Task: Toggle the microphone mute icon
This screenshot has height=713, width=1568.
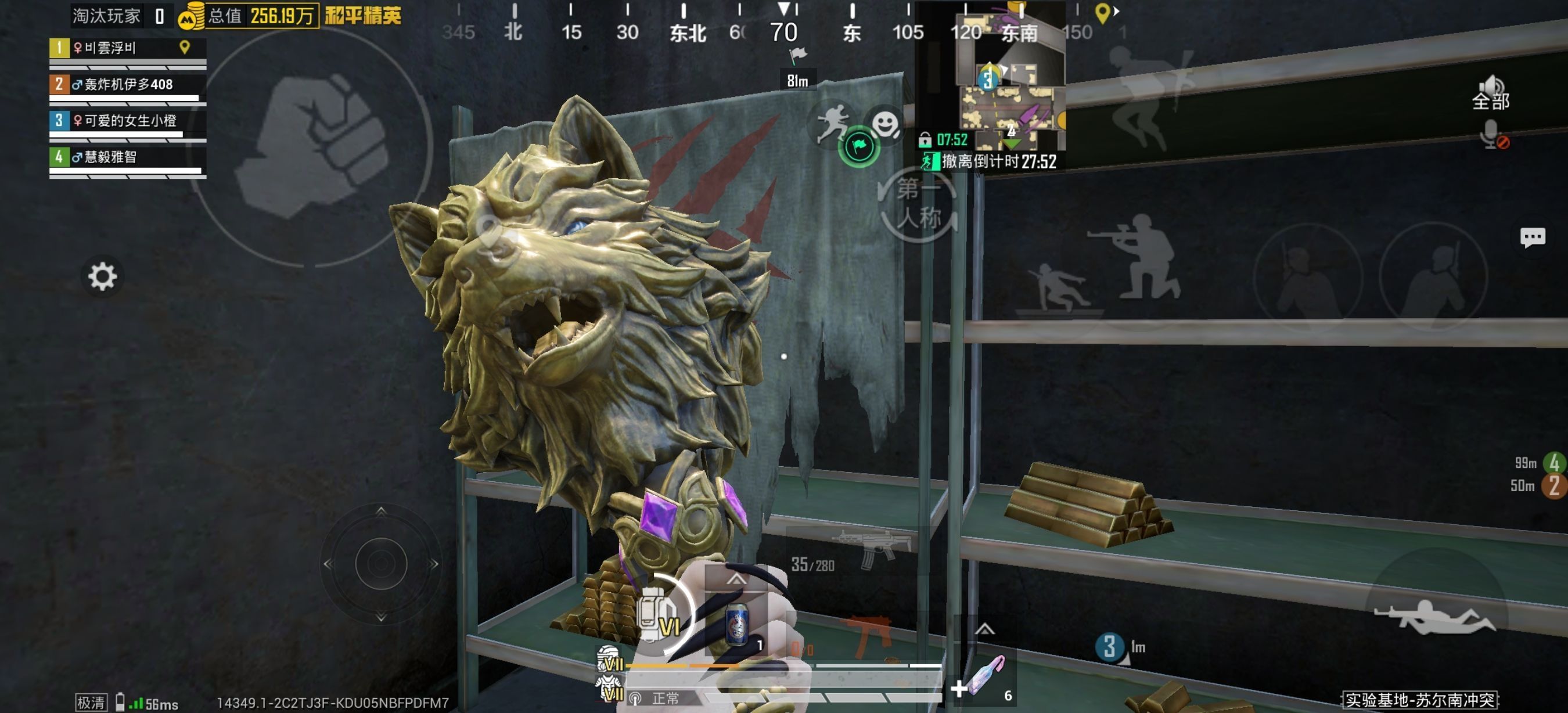Action: coord(1493,135)
